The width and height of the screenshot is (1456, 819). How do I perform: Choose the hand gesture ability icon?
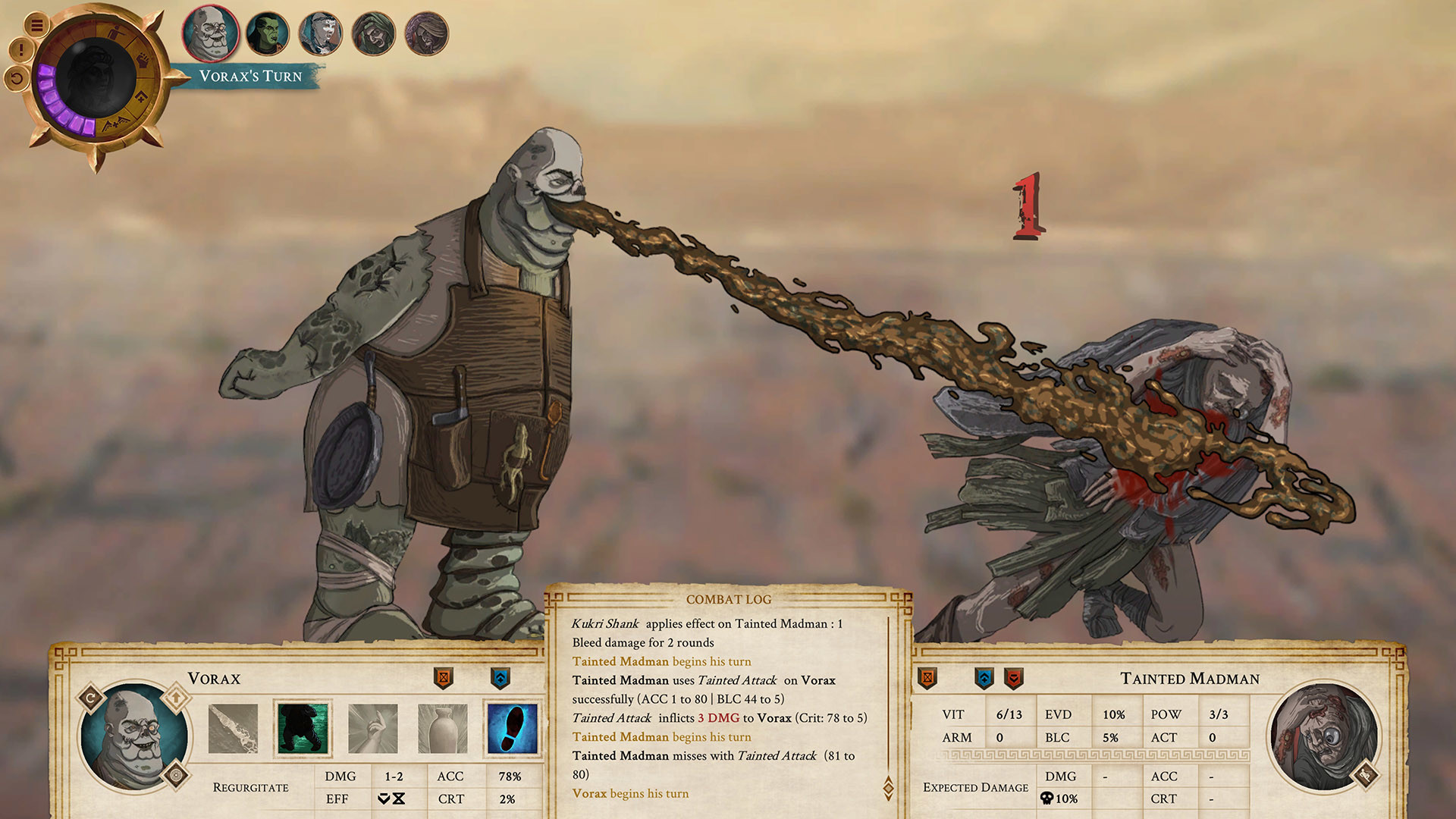[373, 730]
